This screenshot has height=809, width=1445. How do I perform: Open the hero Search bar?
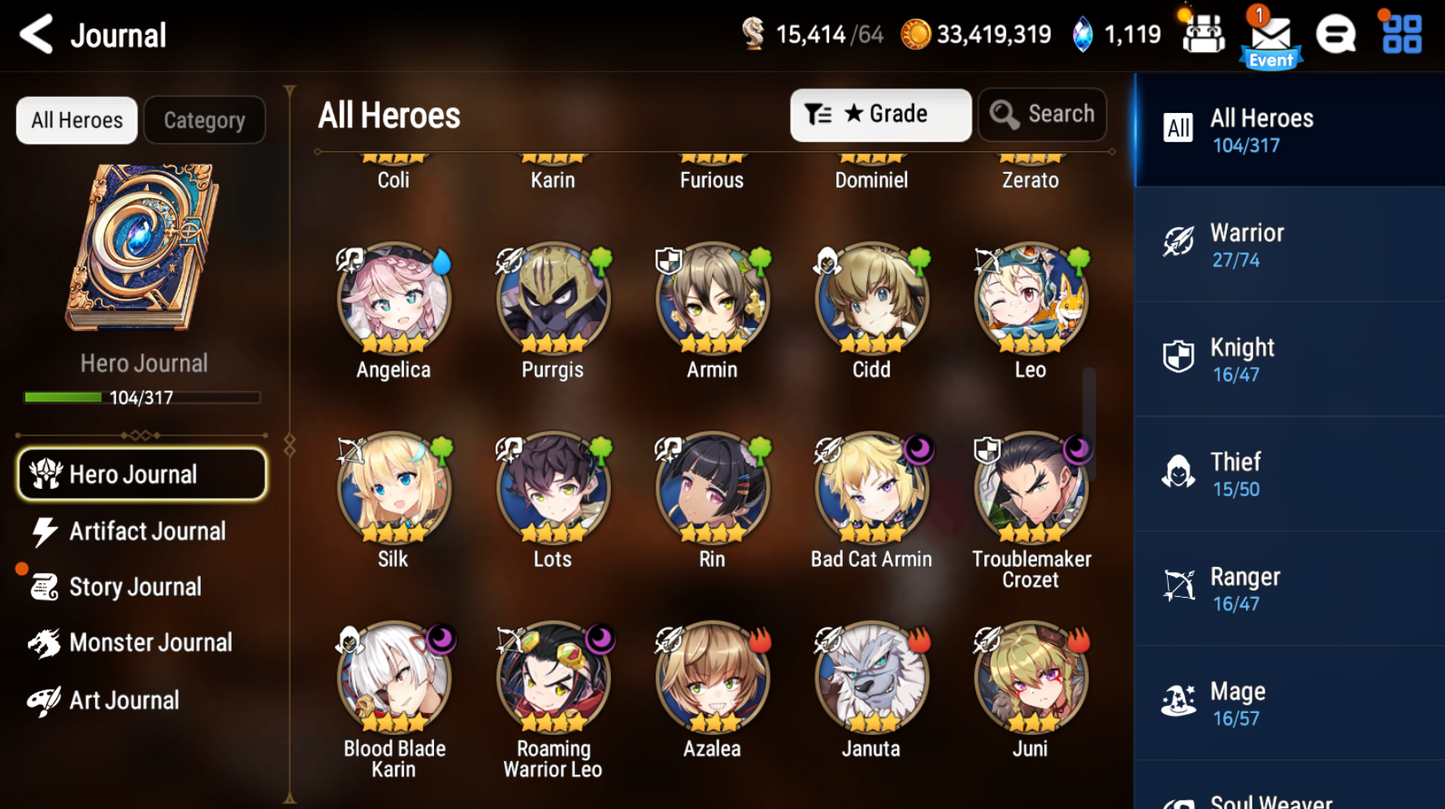tap(1042, 114)
